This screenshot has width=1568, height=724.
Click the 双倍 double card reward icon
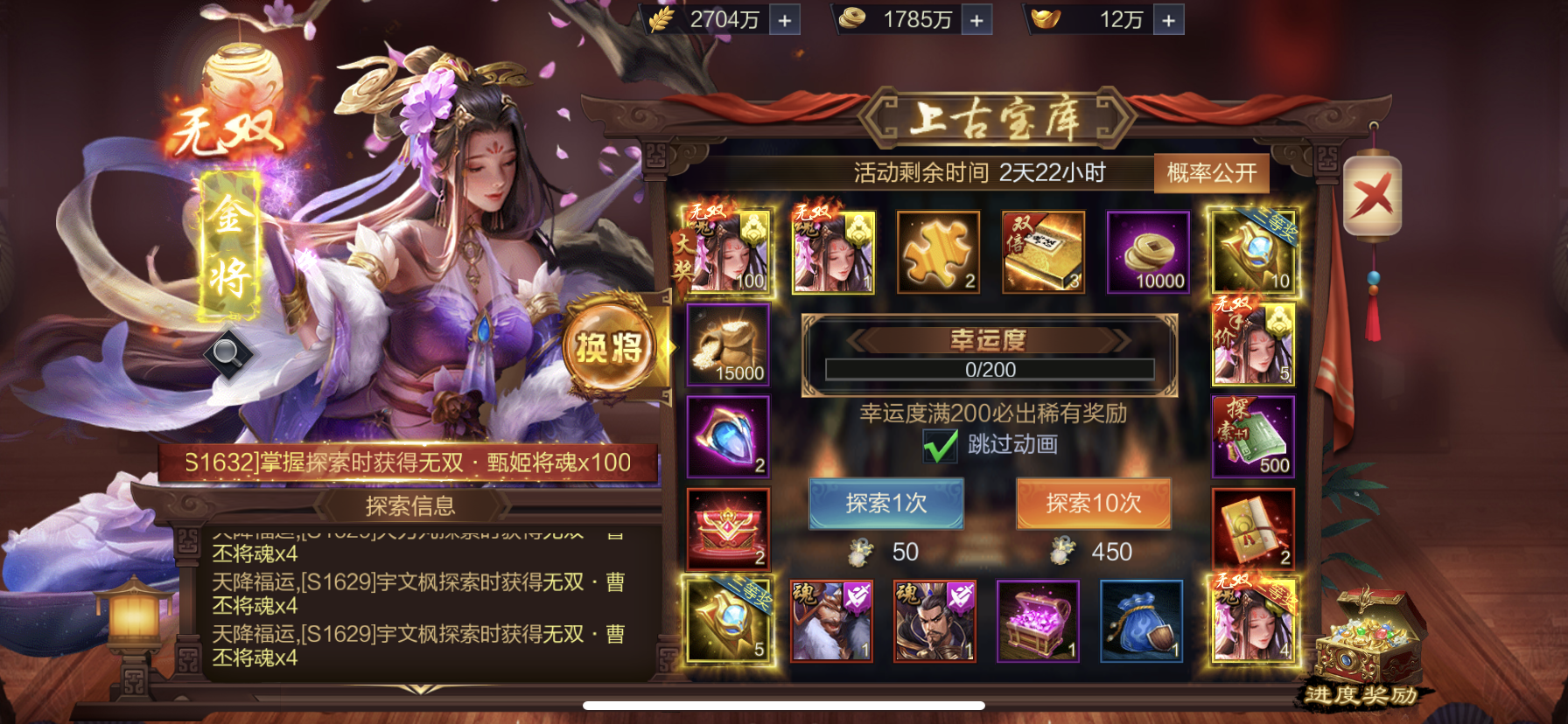(1044, 253)
